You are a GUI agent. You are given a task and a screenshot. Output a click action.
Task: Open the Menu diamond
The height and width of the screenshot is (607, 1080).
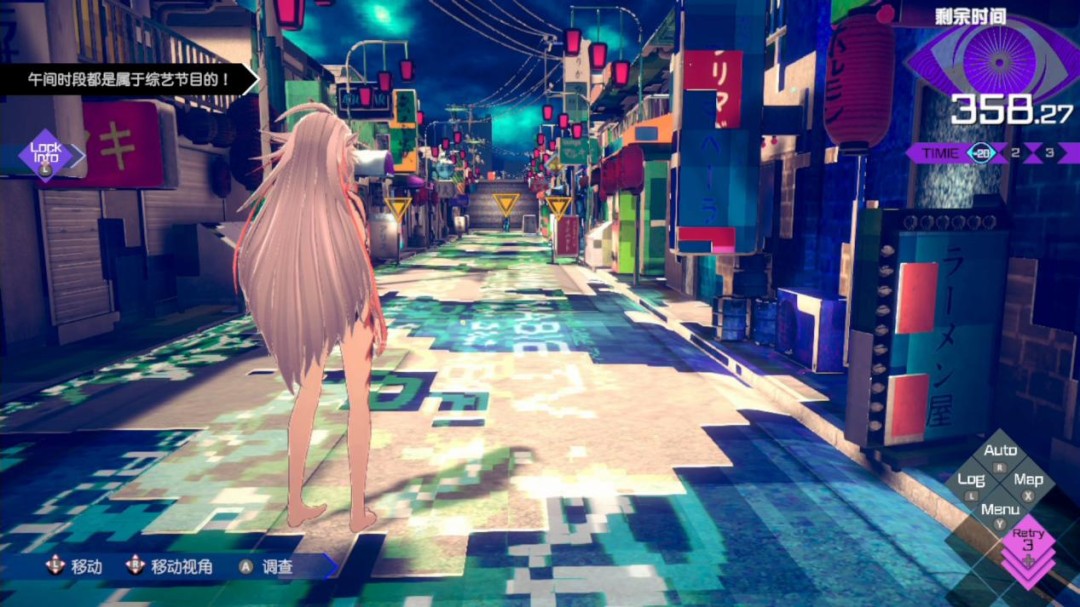coord(1000,511)
